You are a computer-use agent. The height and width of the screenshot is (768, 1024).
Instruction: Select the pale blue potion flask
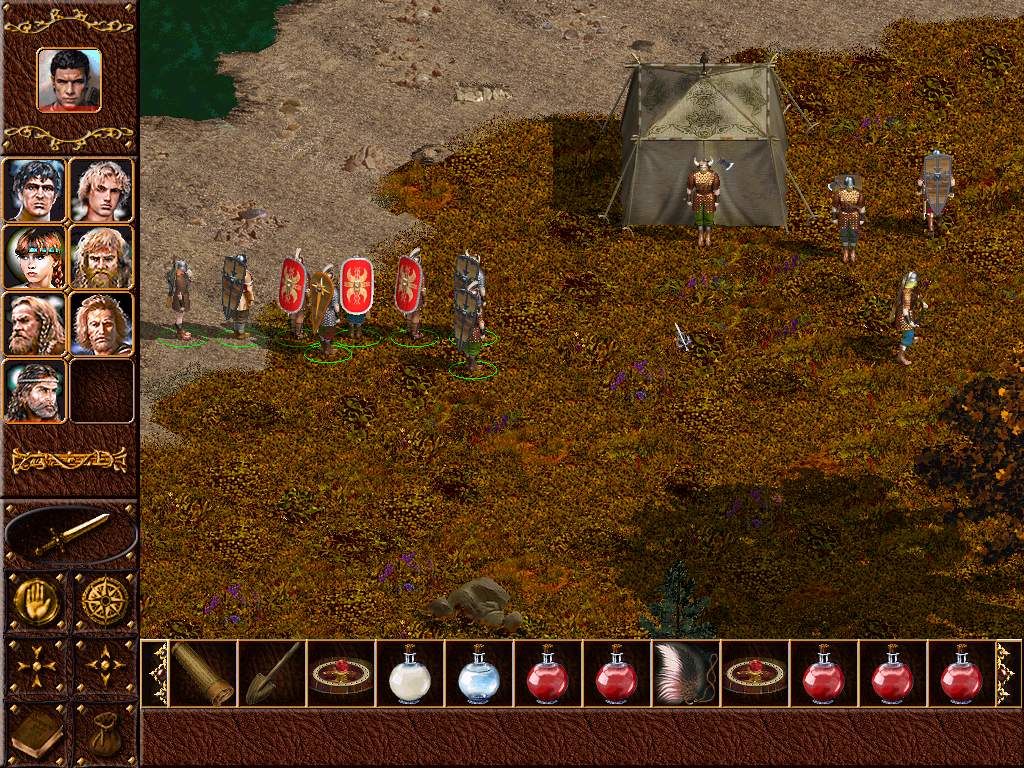478,674
